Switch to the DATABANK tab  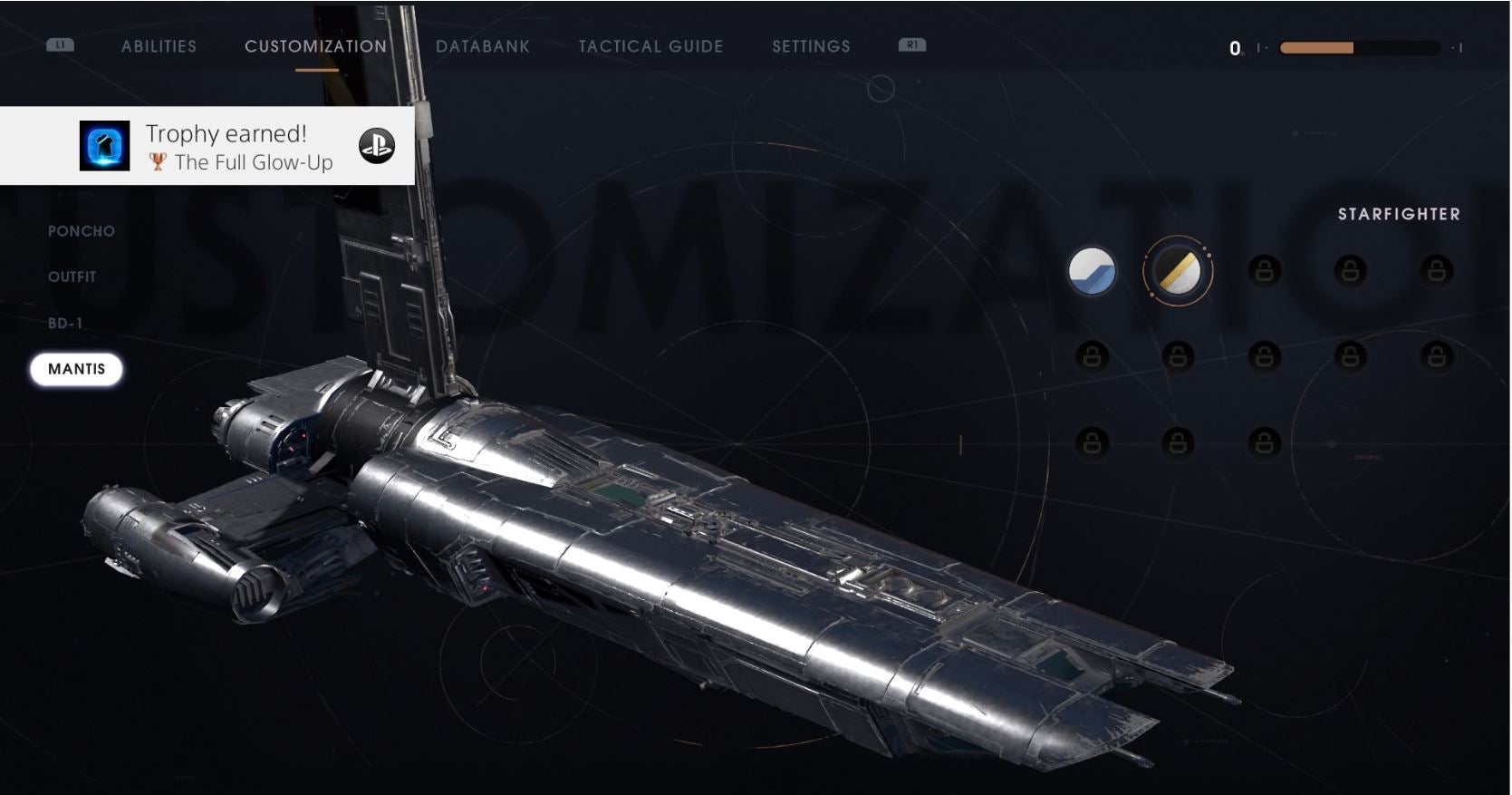tap(484, 46)
